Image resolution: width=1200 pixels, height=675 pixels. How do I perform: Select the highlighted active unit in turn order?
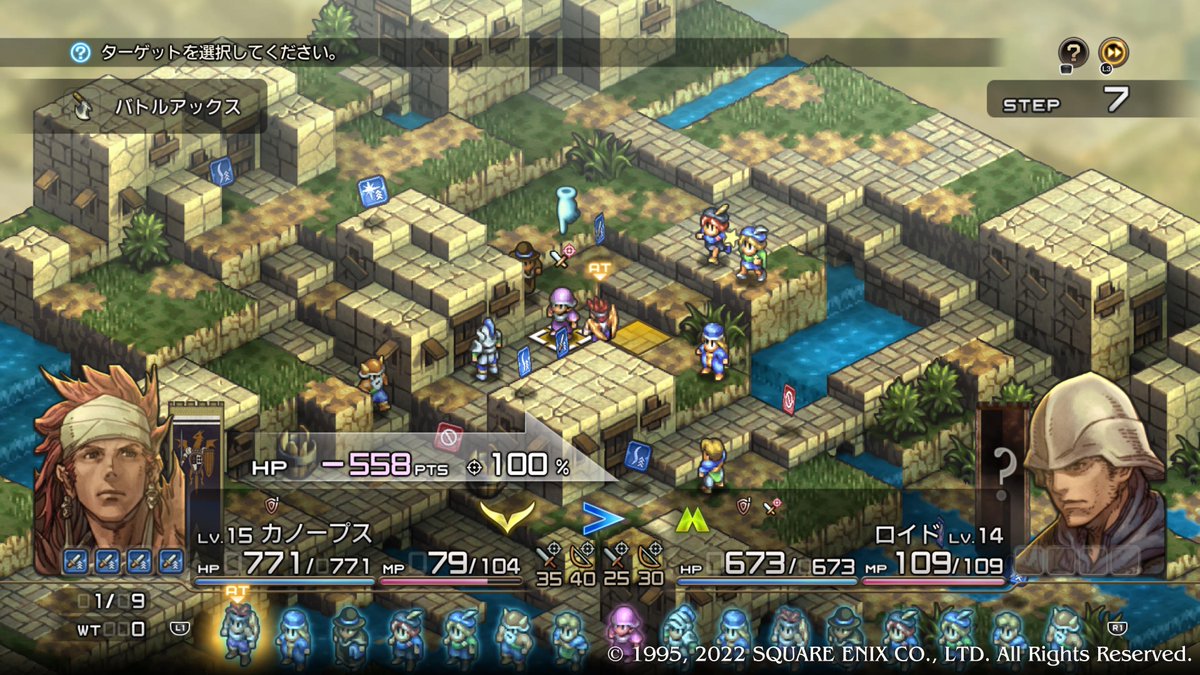pos(238,634)
